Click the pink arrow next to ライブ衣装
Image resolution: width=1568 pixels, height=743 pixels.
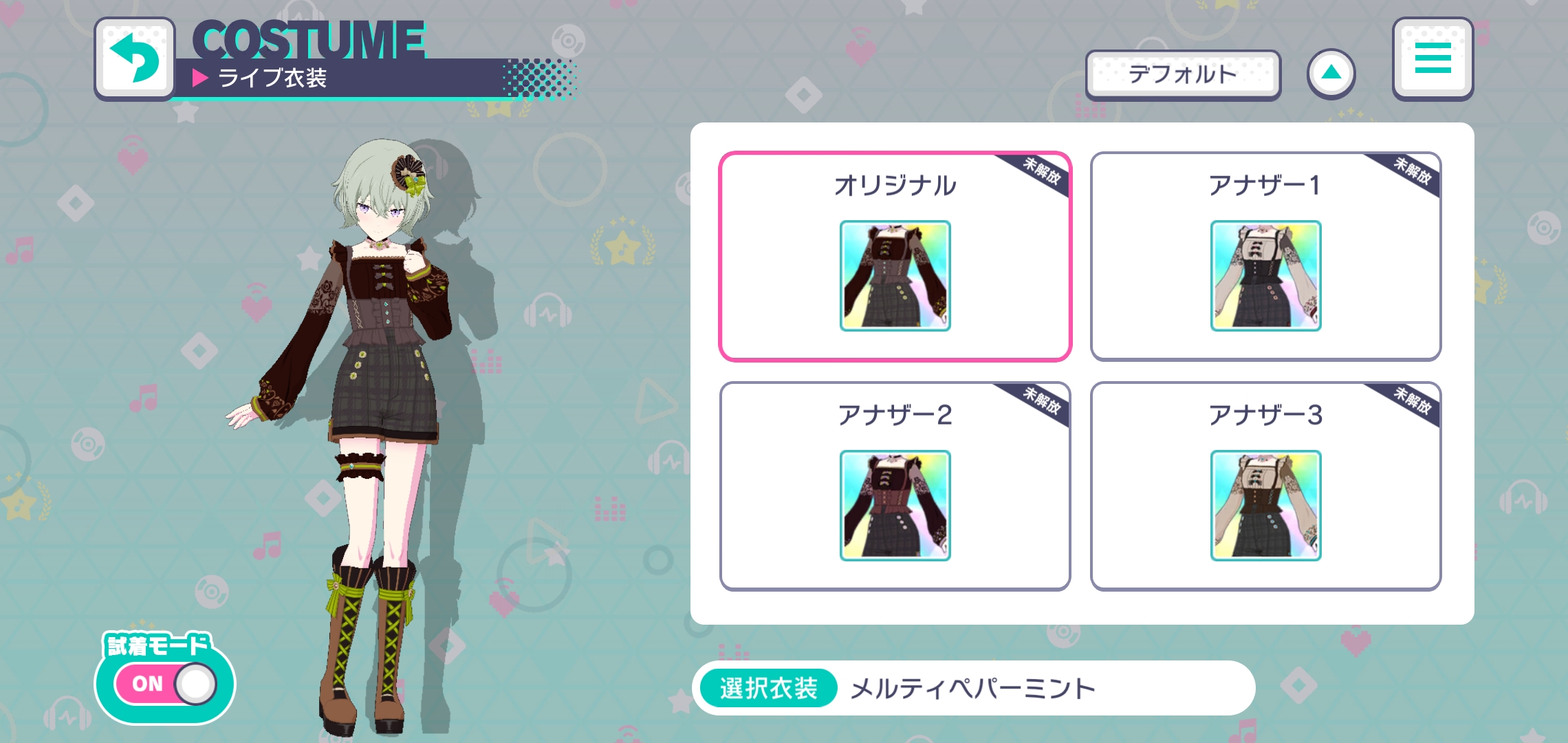(200, 78)
